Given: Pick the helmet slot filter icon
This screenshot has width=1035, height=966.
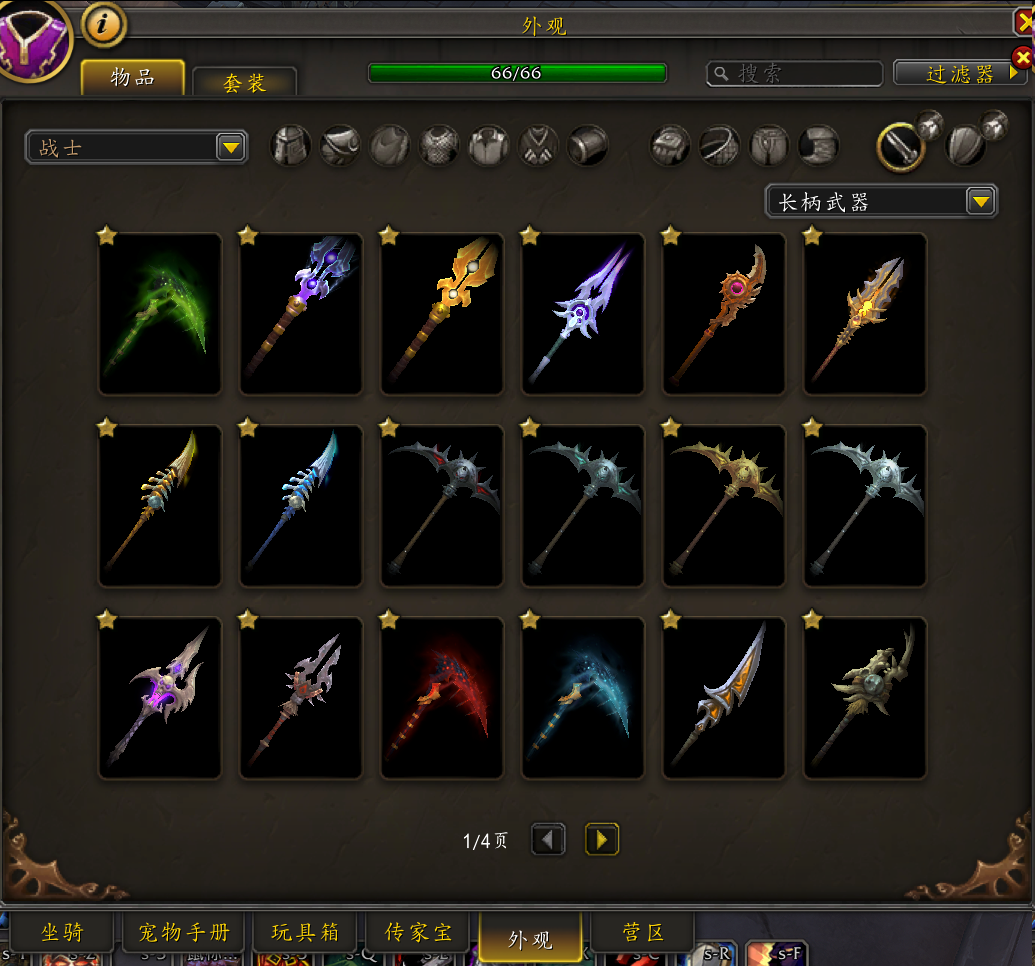Looking at the screenshot, I should tap(291, 146).
